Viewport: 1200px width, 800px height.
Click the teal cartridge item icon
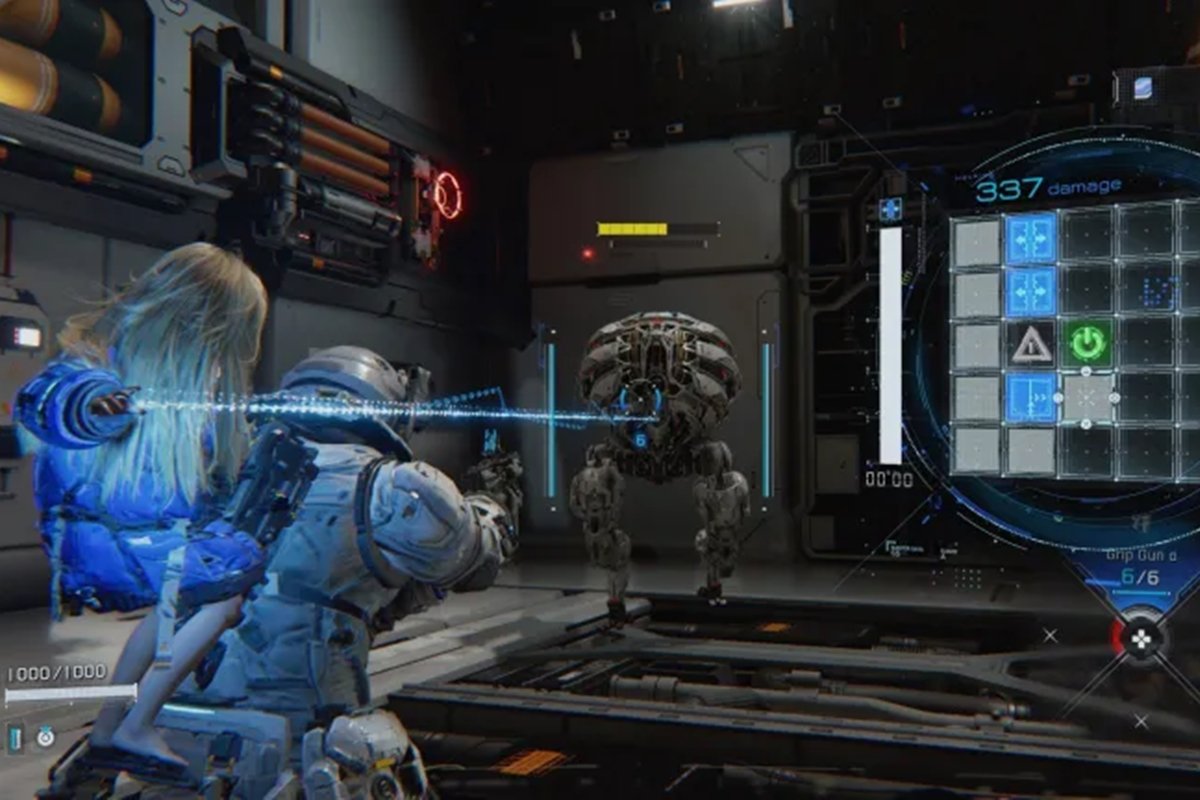[15, 738]
